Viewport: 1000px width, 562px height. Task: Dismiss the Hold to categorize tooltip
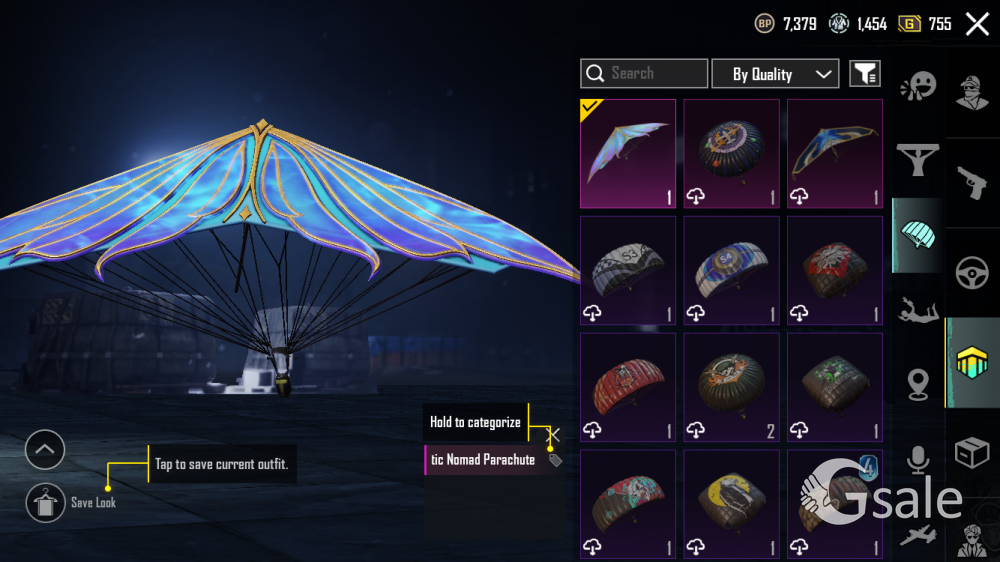click(x=553, y=434)
